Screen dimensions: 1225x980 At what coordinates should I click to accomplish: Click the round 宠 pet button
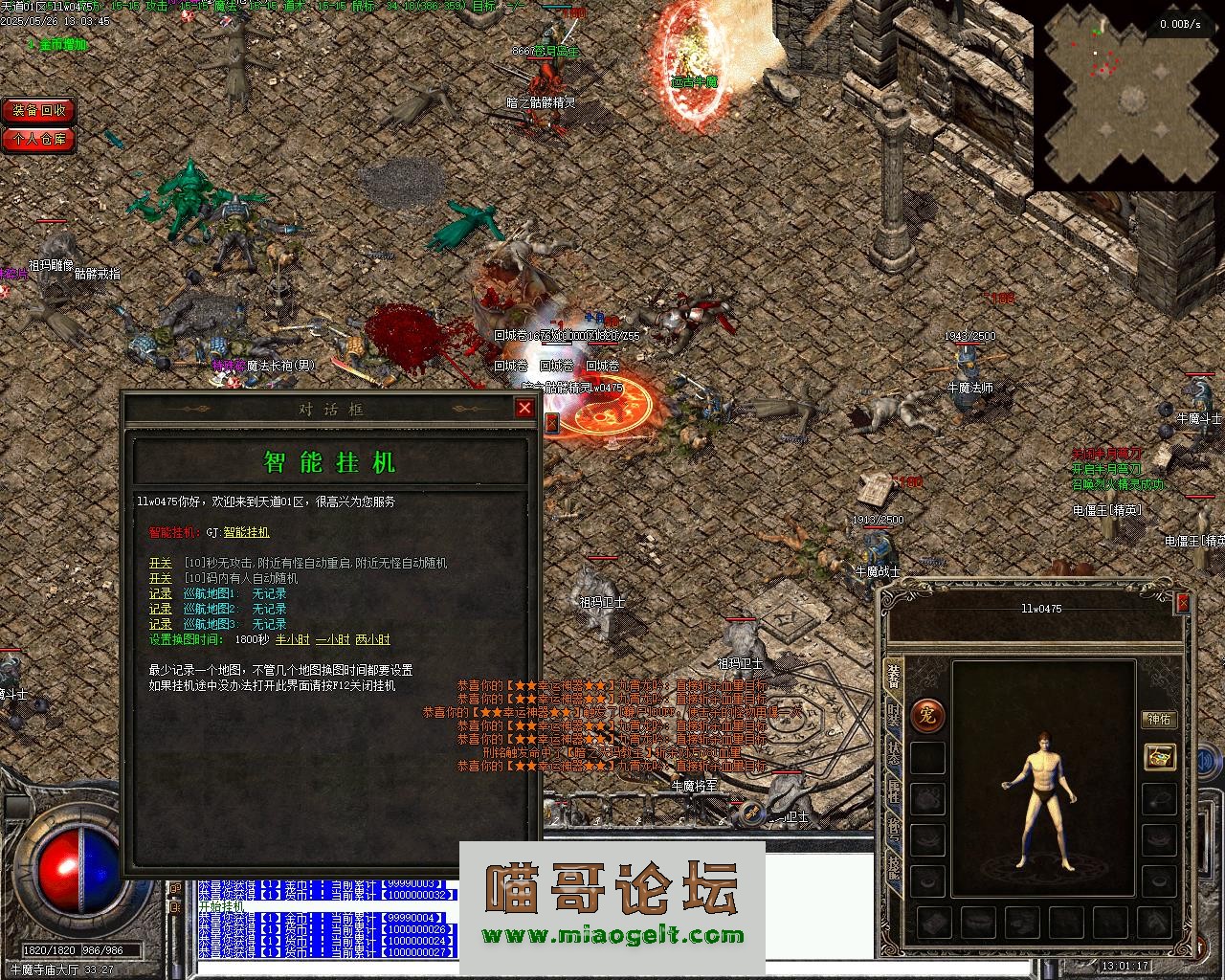[926, 715]
